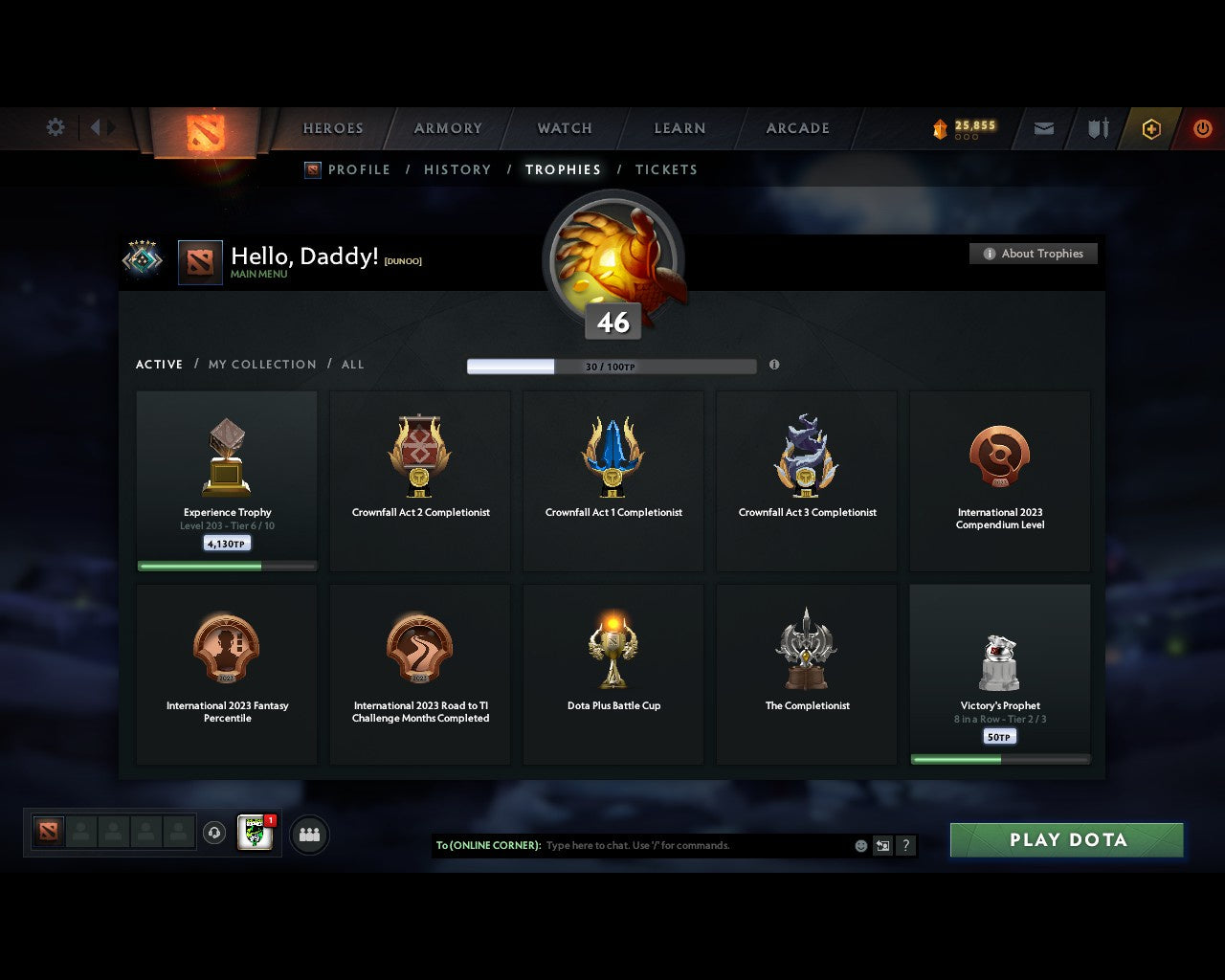
Task: Open Dota Plus via the golden hexagon icon
Action: click(x=1151, y=127)
